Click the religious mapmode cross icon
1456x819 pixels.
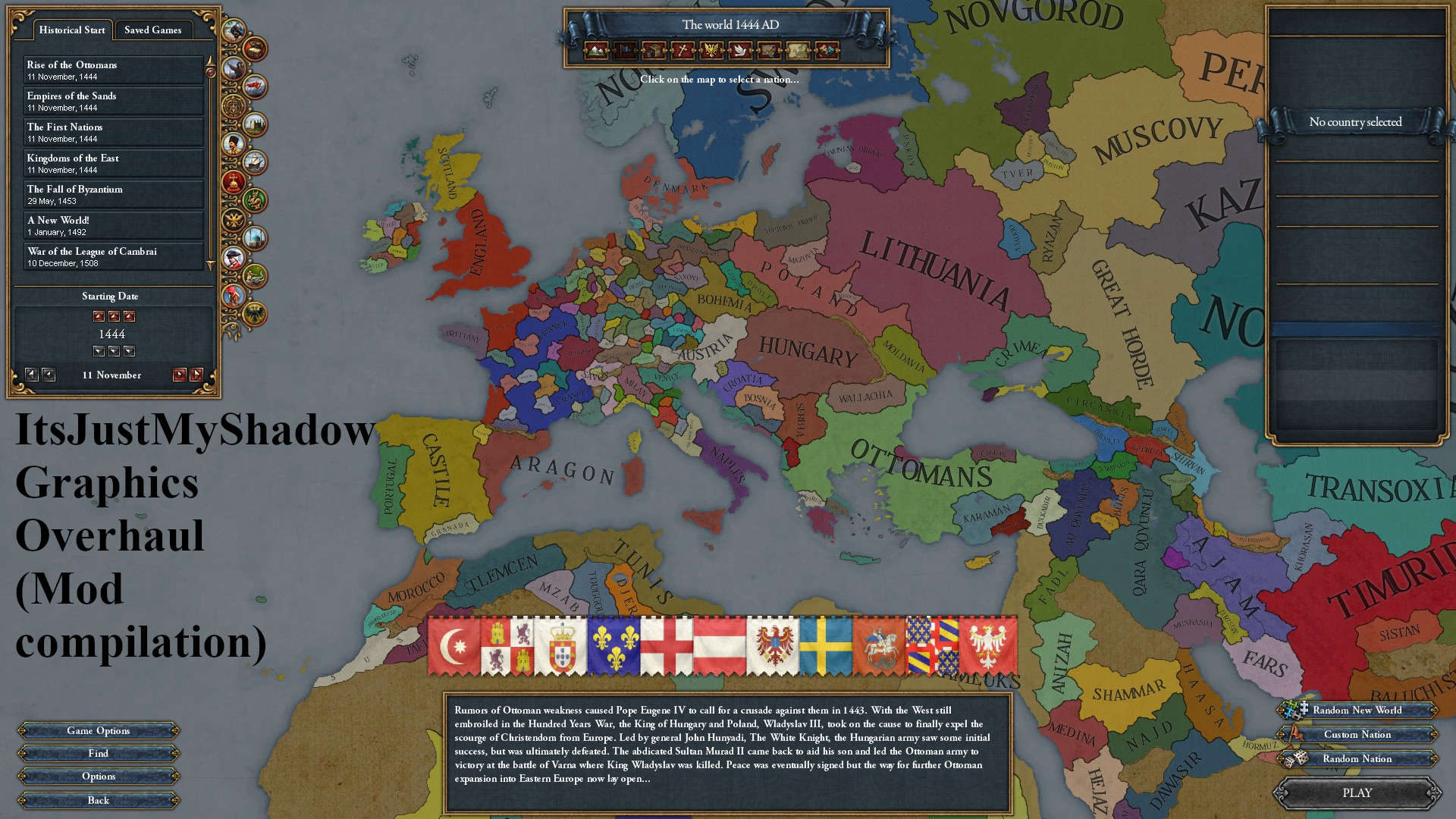tap(681, 50)
